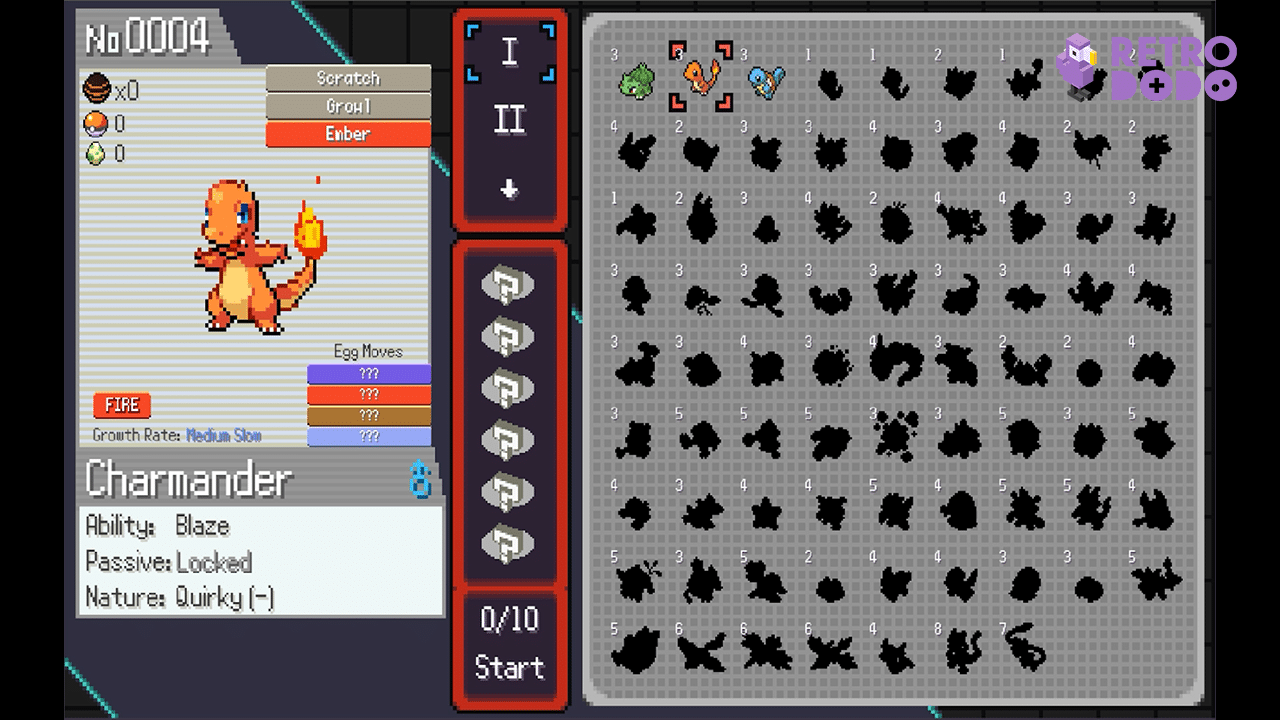Switch to the Generation I tab
Screen dimensions: 1280x720
coord(510,49)
